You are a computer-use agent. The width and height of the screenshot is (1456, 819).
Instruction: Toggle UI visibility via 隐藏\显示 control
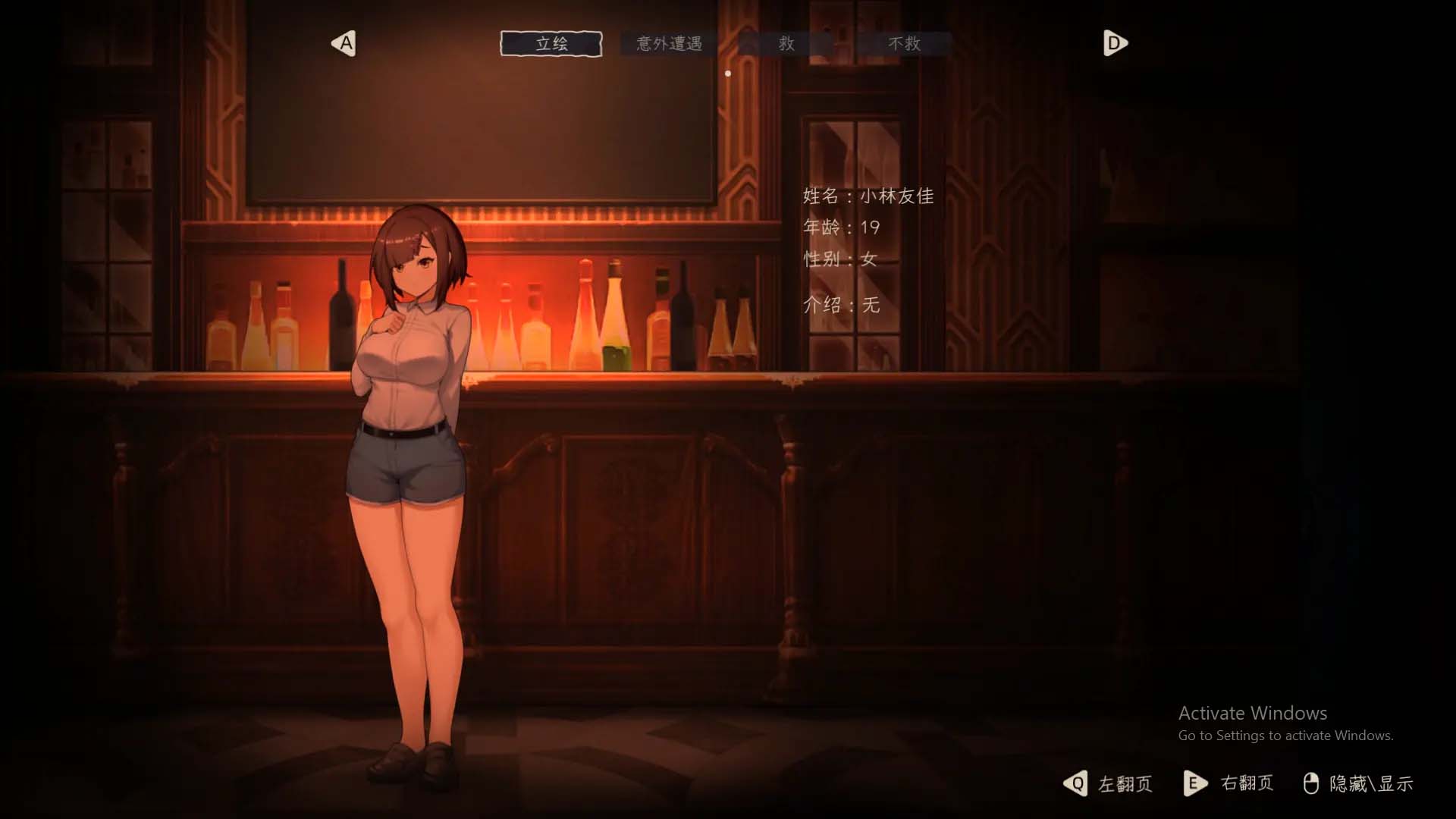click(x=1371, y=784)
